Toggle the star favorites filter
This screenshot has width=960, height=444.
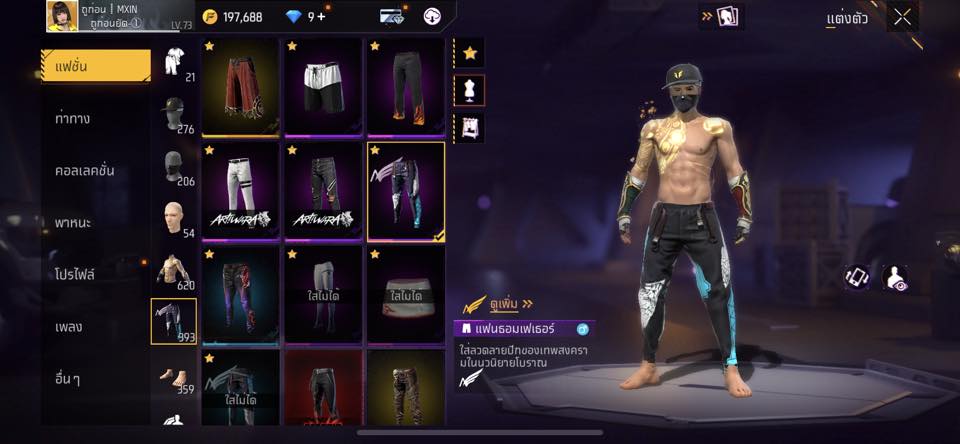coord(469,52)
